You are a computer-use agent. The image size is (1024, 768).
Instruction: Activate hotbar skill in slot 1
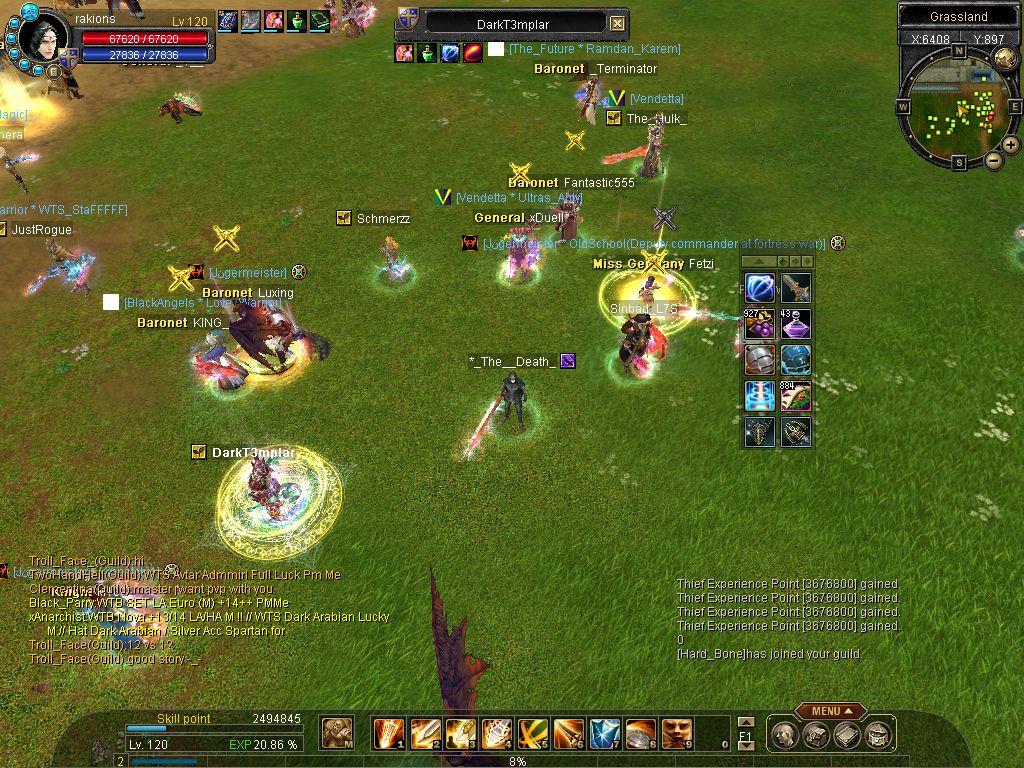(x=389, y=734)
